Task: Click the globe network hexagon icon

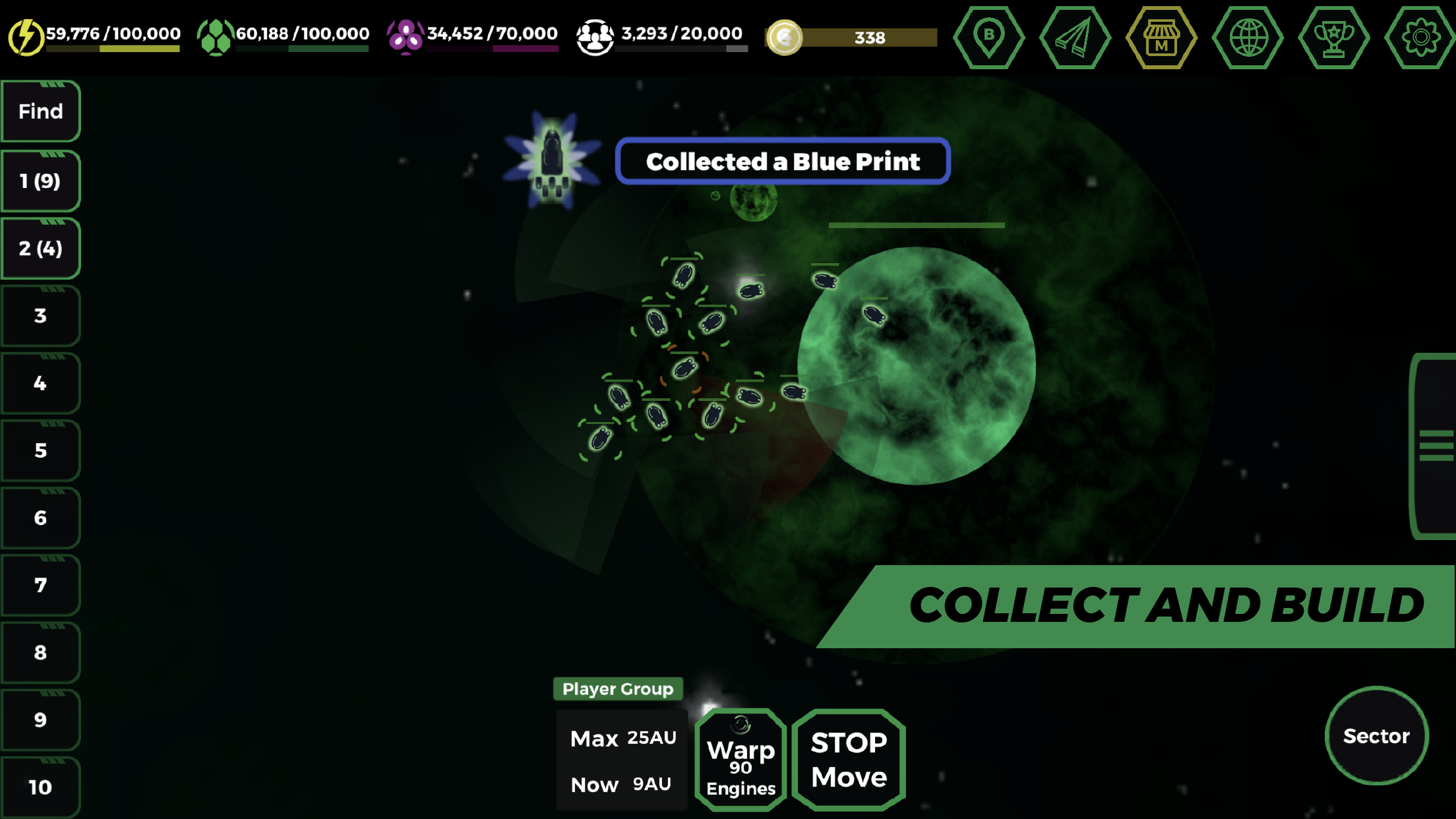Action: 1248,38
